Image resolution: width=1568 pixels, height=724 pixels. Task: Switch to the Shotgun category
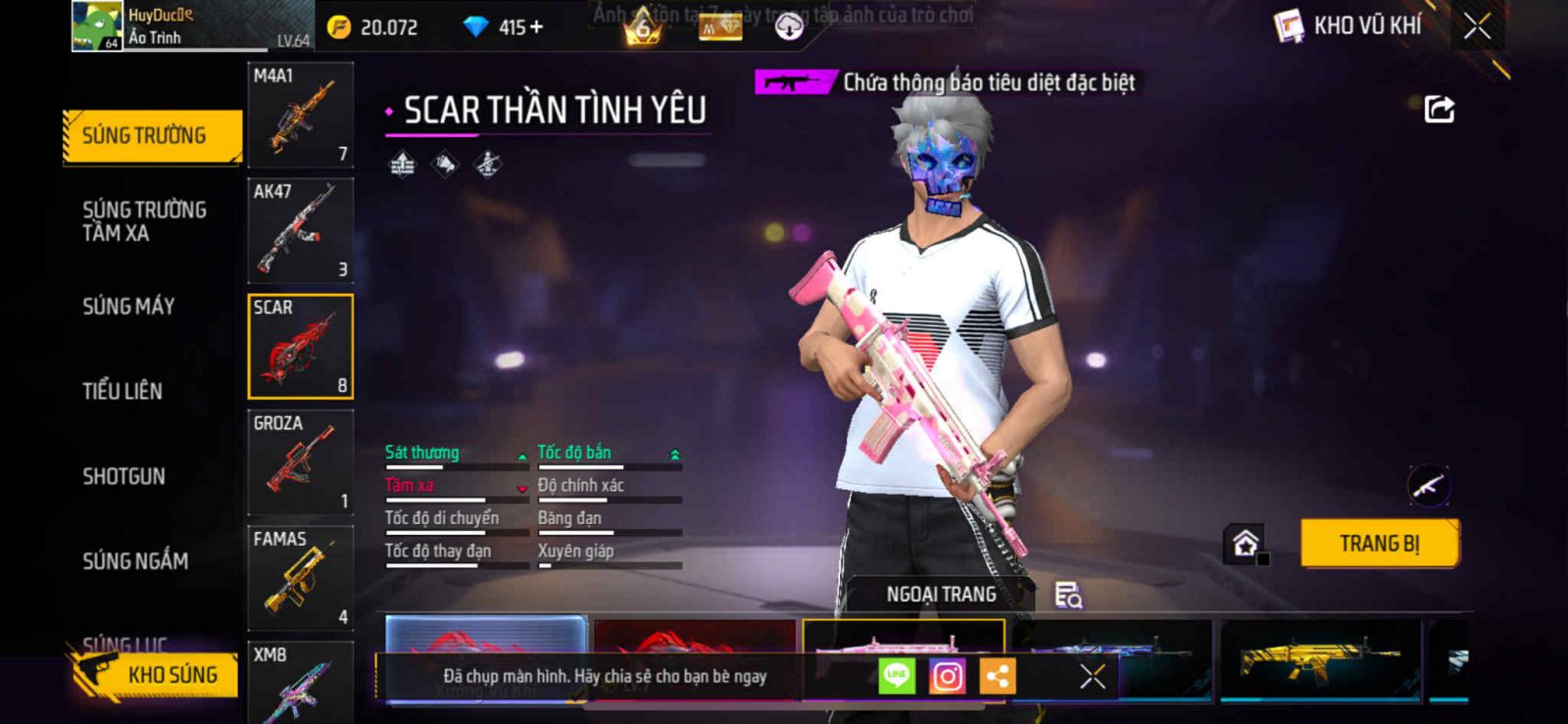pos(123,476)
